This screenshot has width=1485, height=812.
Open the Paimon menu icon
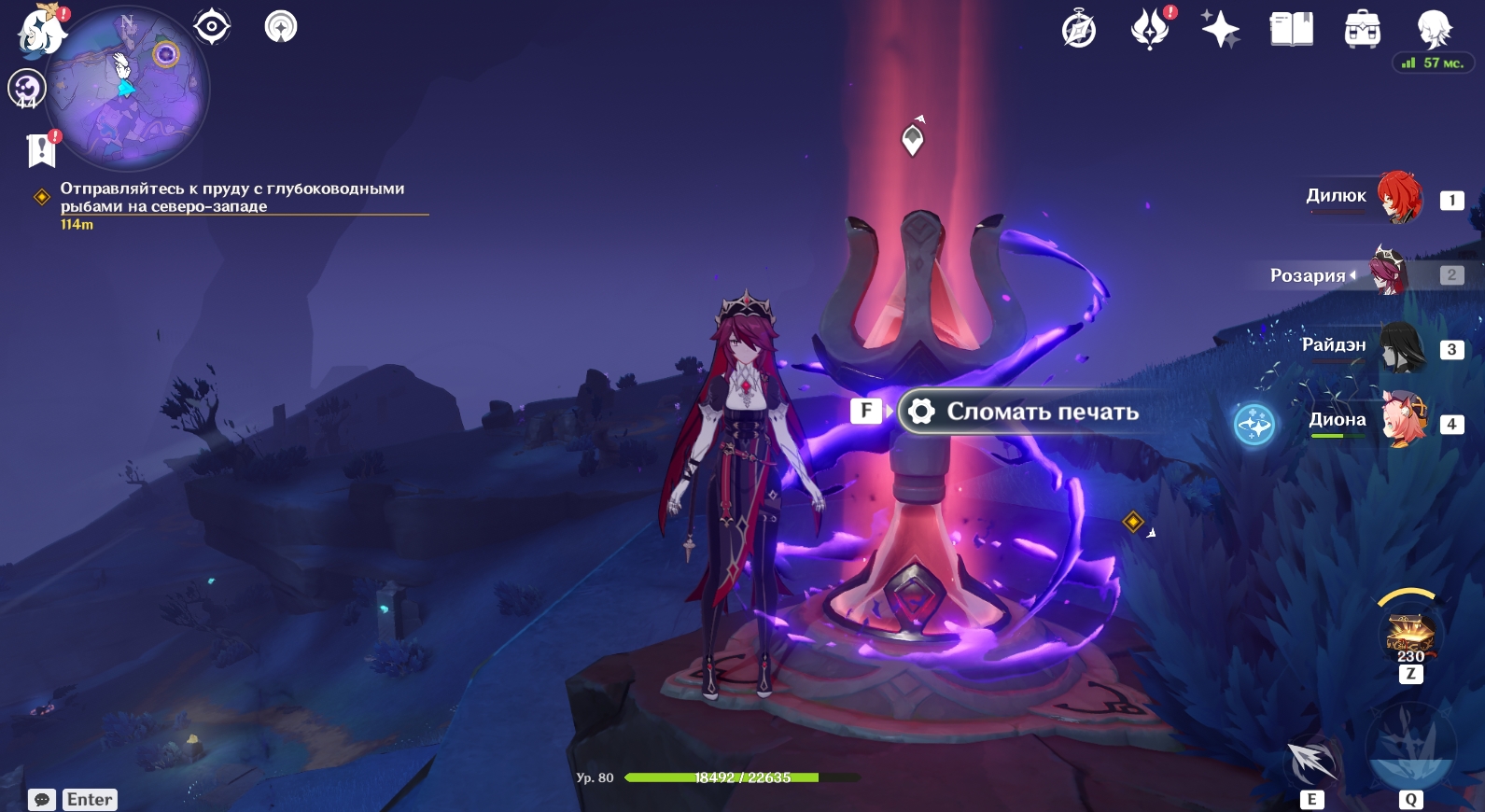[x=41, y=30]
